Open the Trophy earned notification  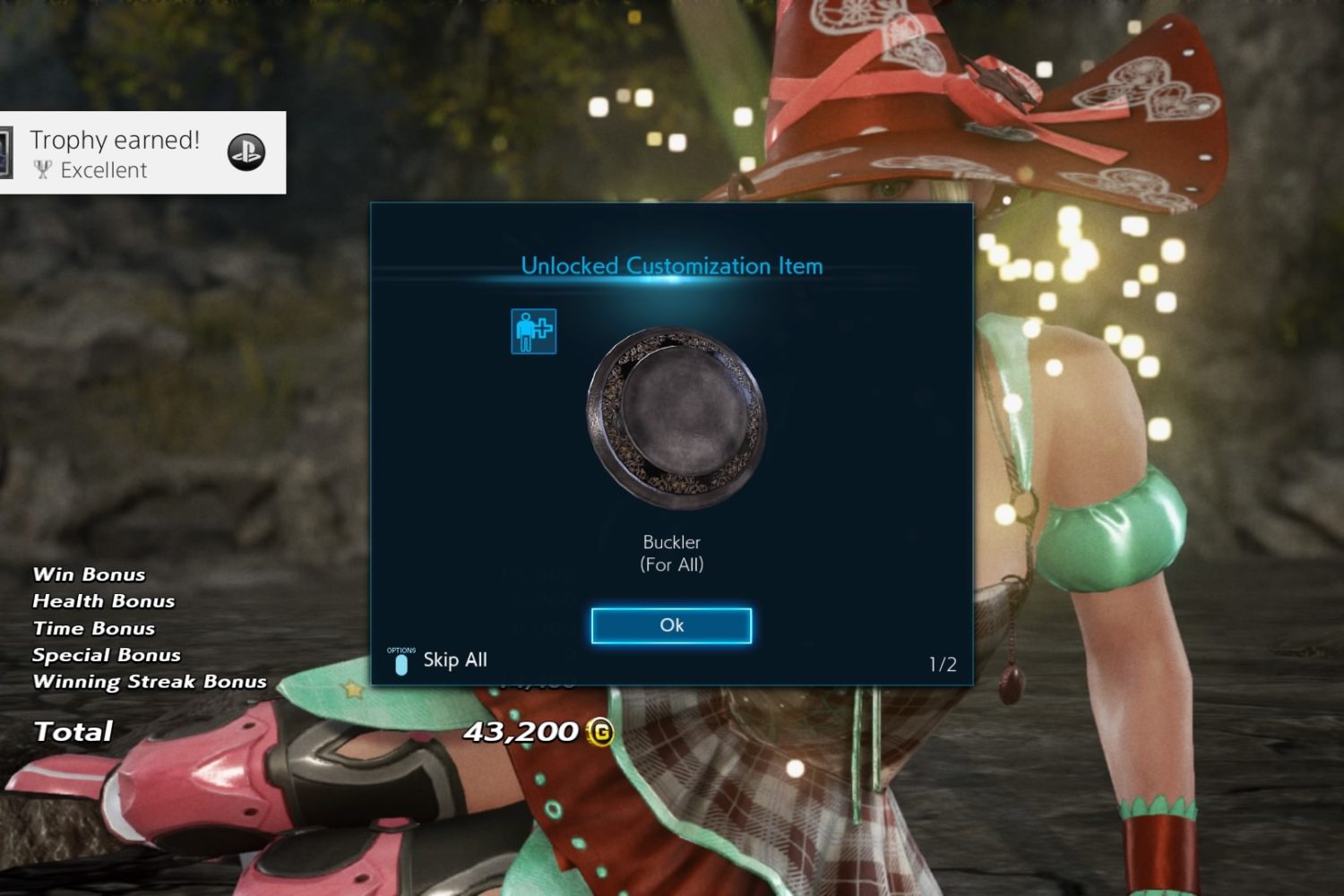click(142, 153)
